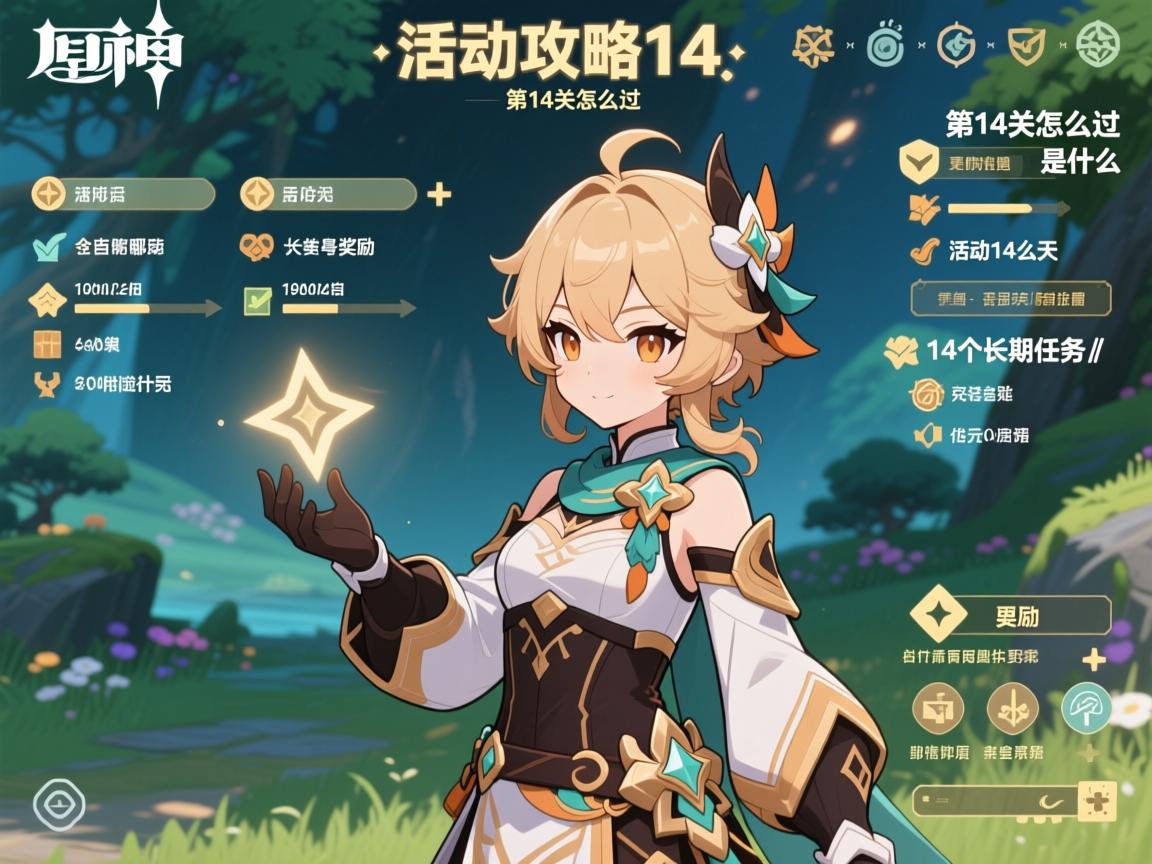The height and width of the screenshot is (864, 1152).
Task: Select the round chest-shaped reward icon
Action: [938, 708]
